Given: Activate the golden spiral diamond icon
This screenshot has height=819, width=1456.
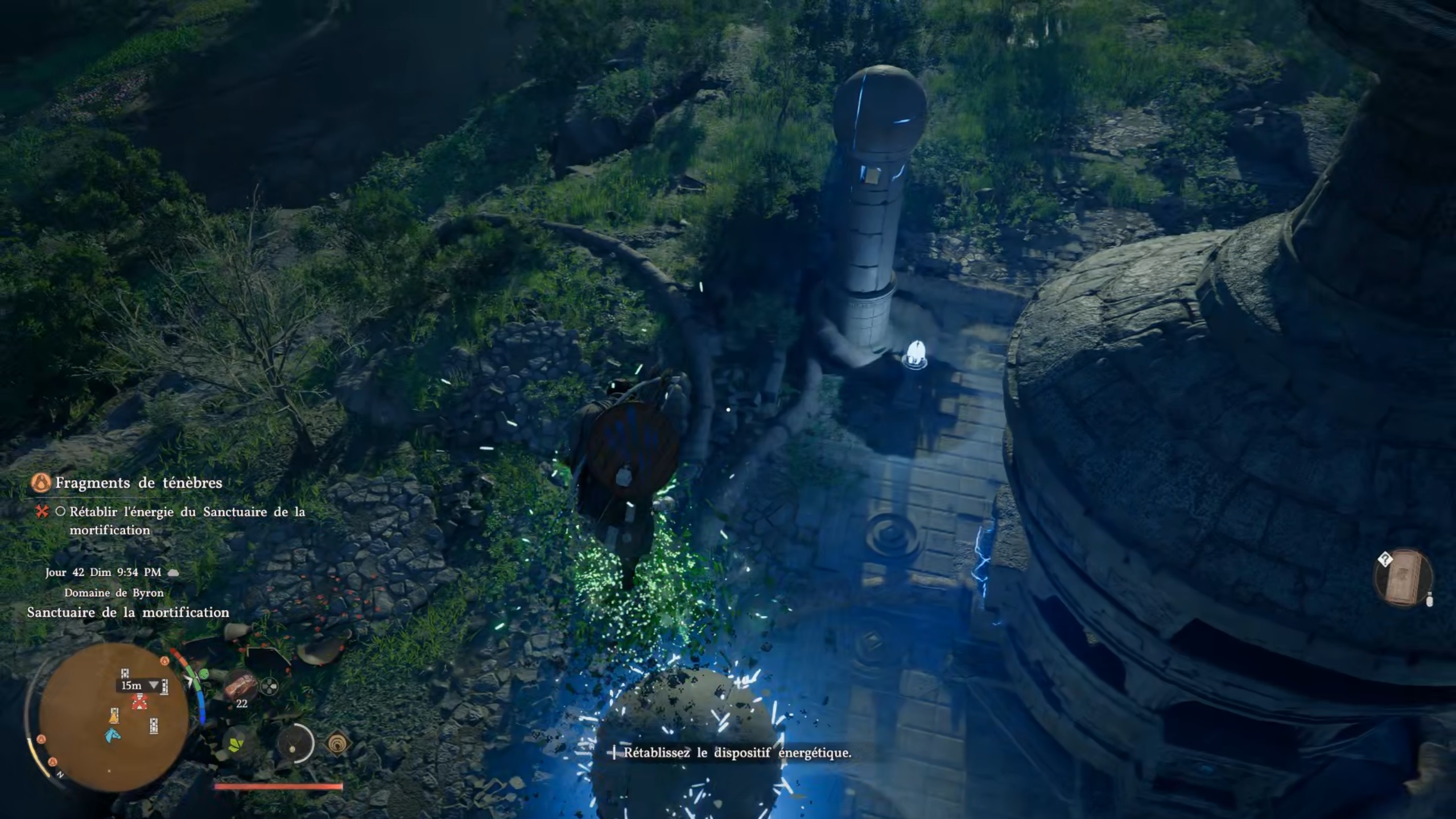Looking at the screenshot, I should [338, 743].
